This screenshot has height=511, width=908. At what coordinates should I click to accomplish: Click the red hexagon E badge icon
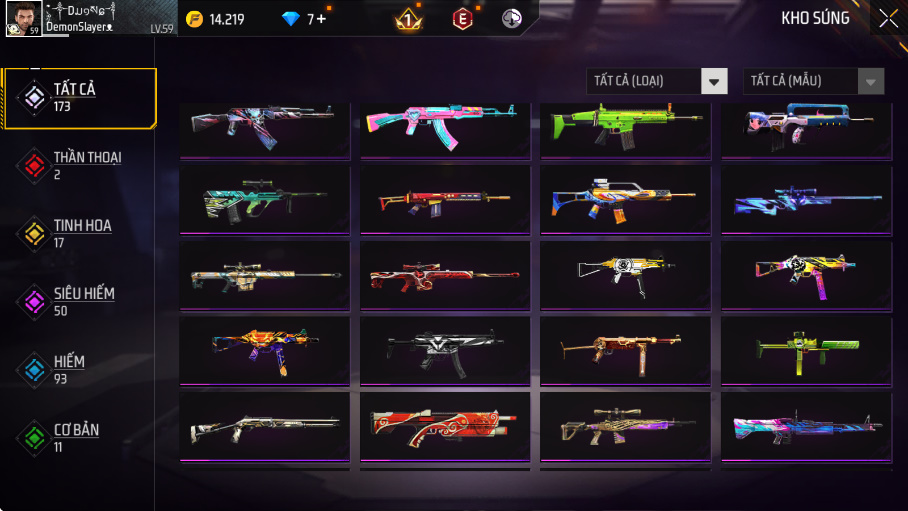462,19
